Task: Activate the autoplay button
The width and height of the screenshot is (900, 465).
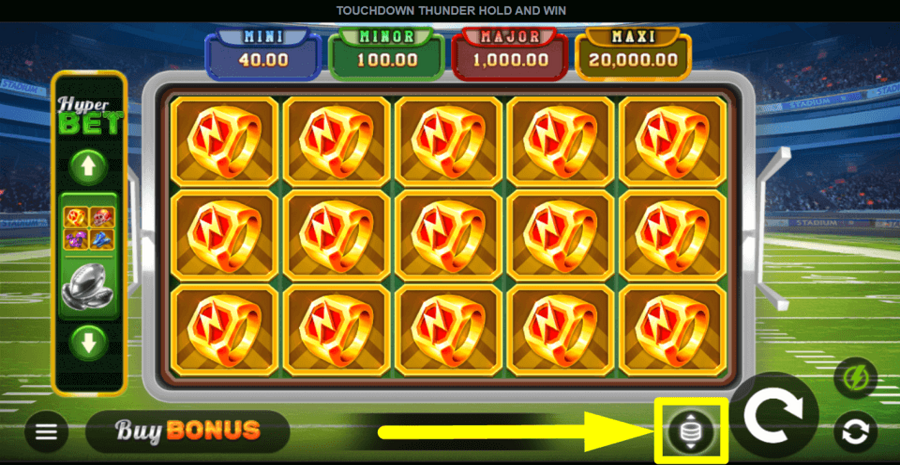Action: [x=855, y=432]
